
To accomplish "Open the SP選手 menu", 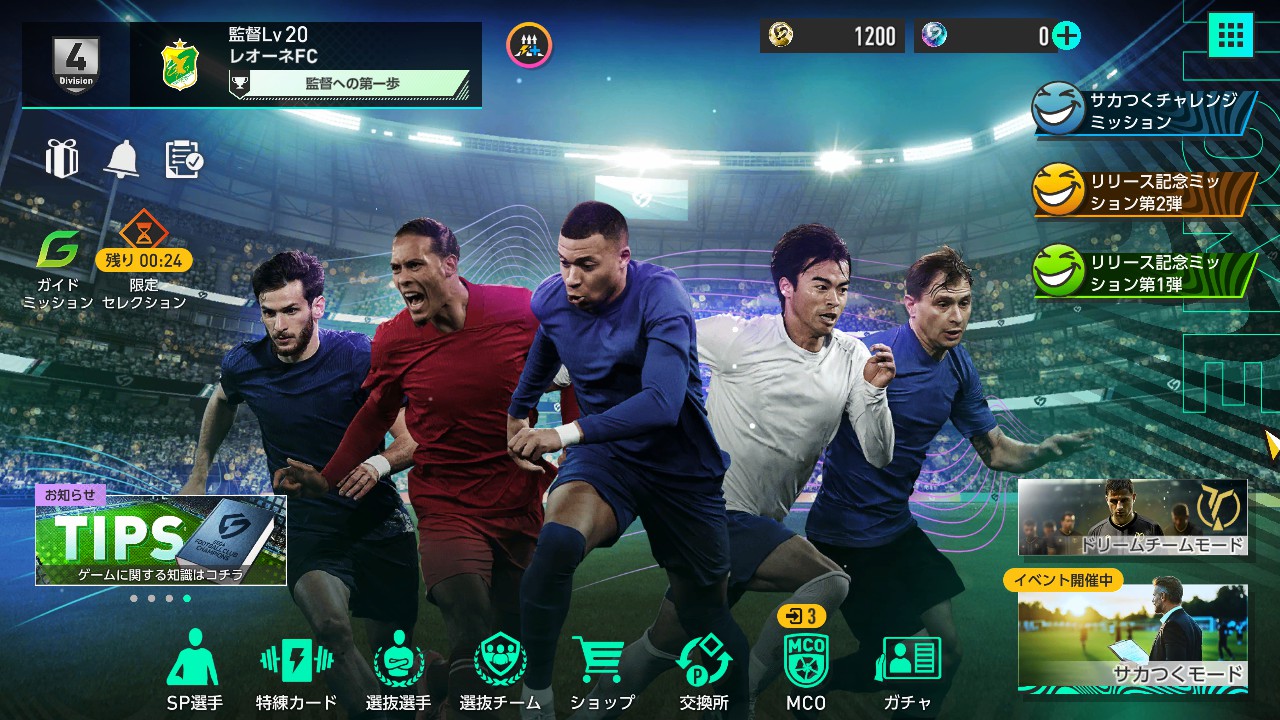I will pyautogui.click(x=194, y=668).
